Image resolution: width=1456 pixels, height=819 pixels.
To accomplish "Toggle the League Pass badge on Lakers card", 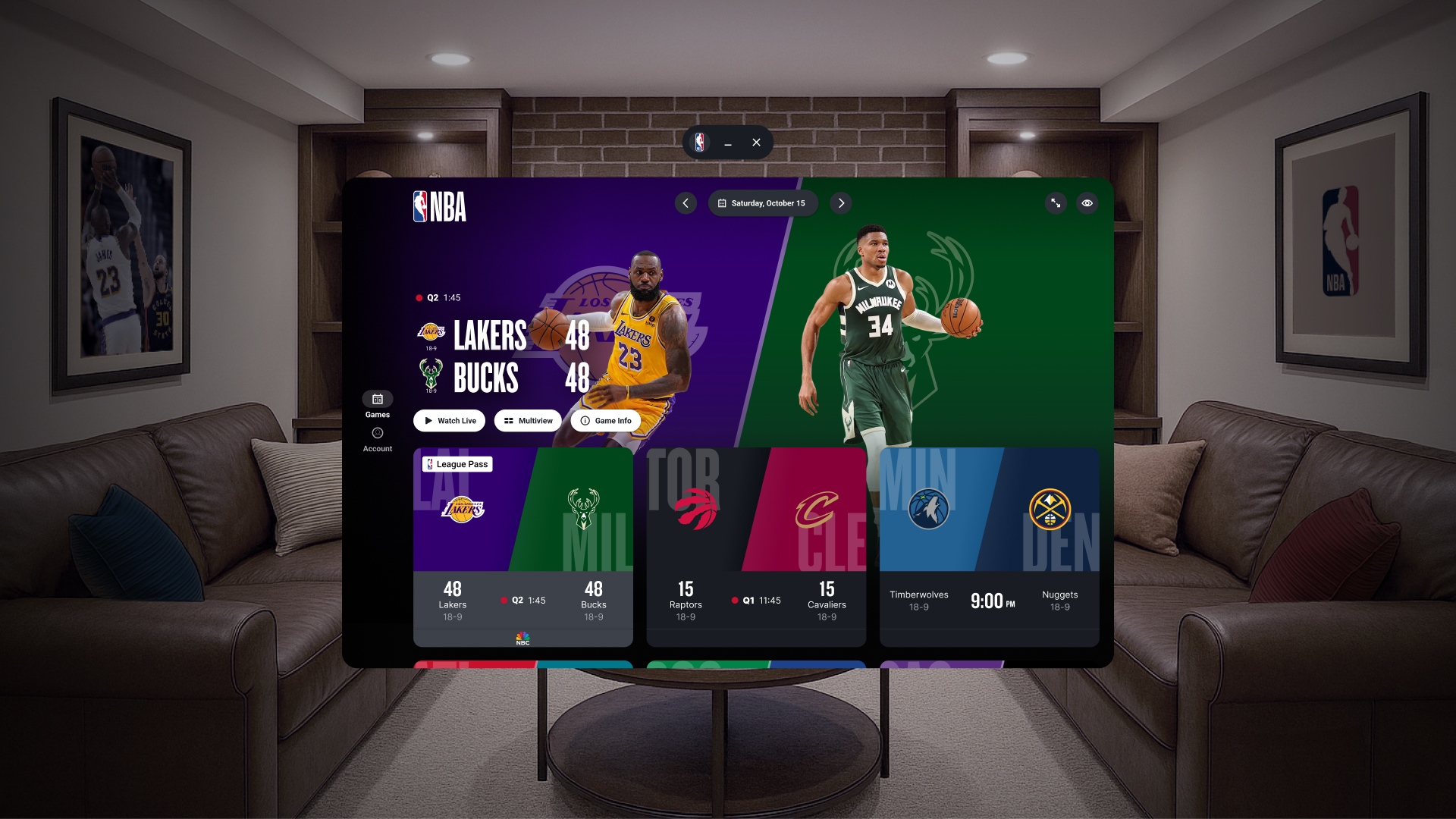I will click(x=457, y=463).
